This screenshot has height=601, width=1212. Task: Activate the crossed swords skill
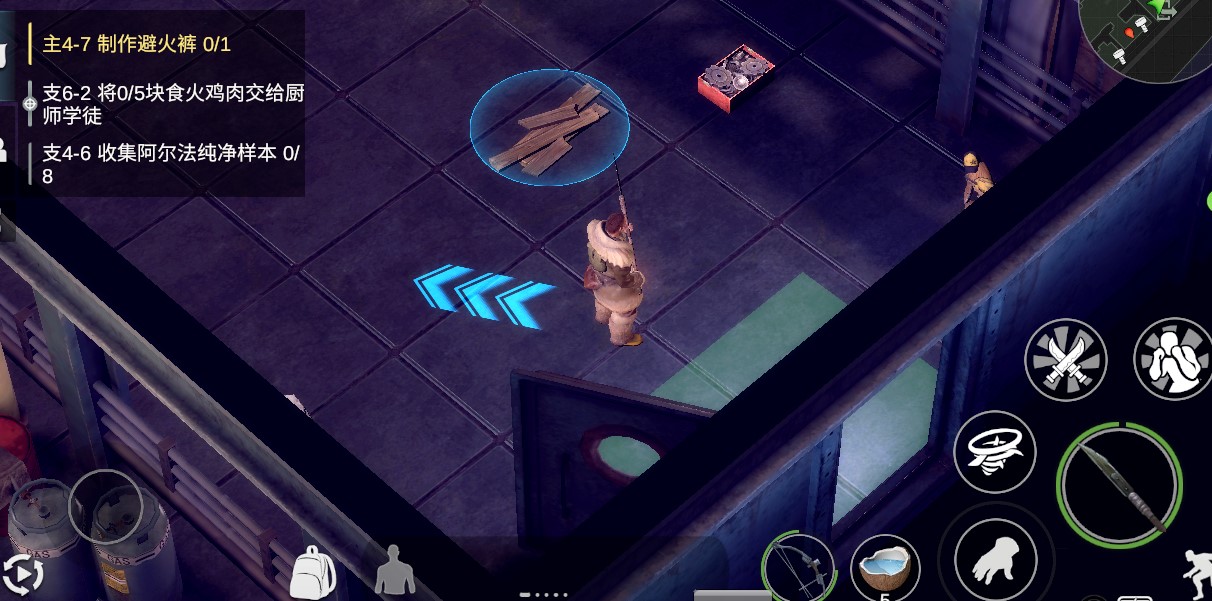tap(1066, 360)
